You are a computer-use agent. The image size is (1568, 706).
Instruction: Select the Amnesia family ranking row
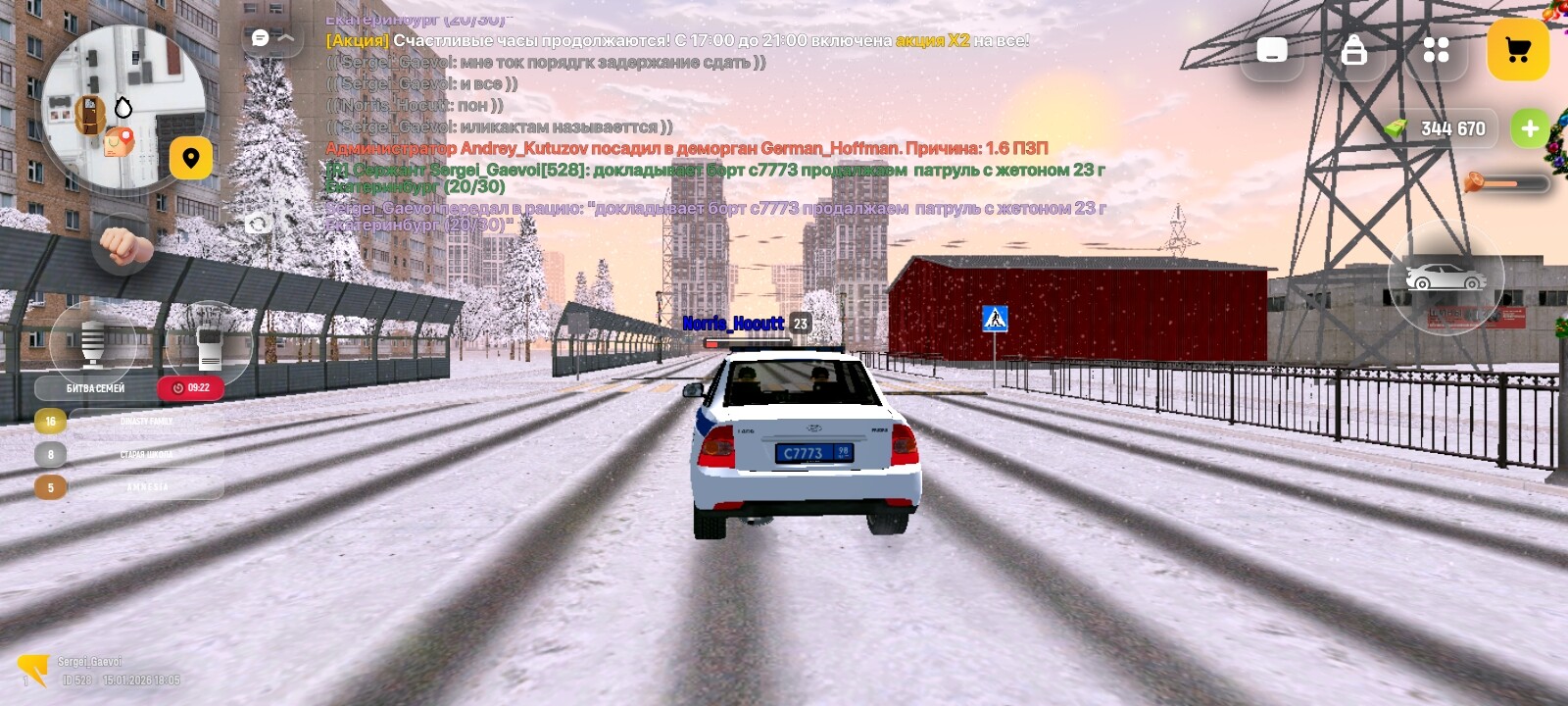coord(146,487)
